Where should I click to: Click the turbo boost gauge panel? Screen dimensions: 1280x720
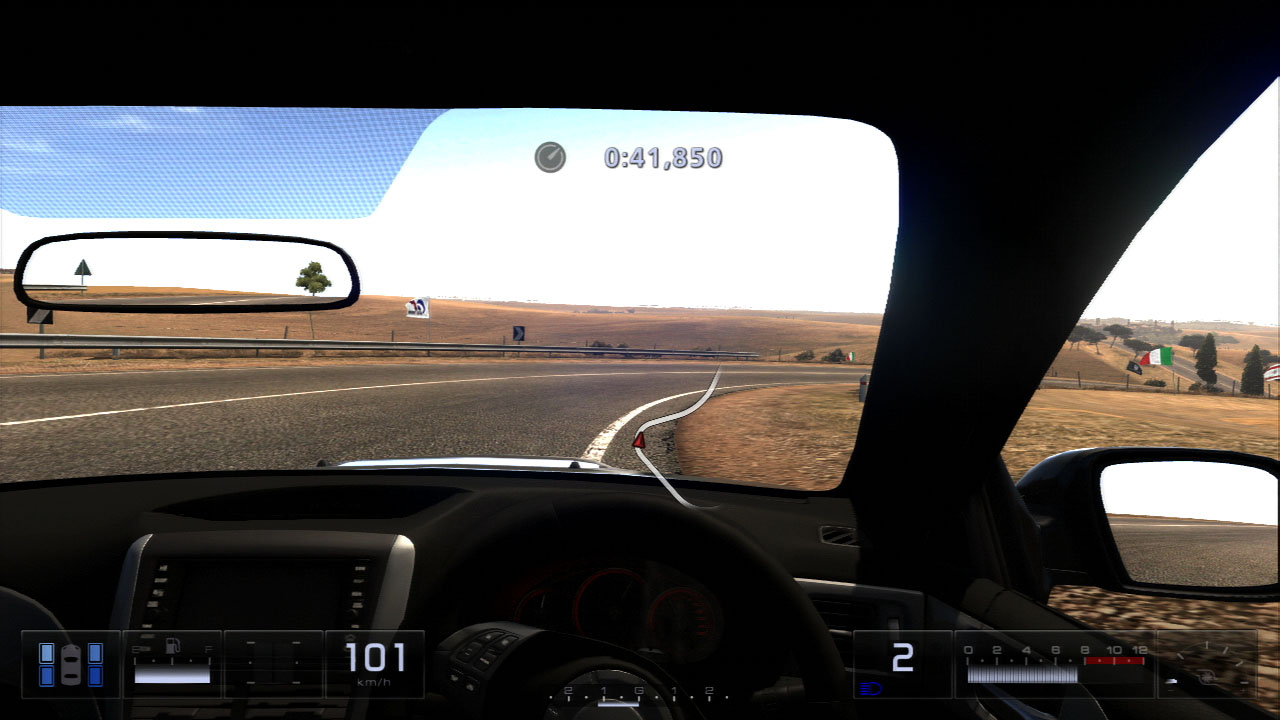coord(1207,664)
